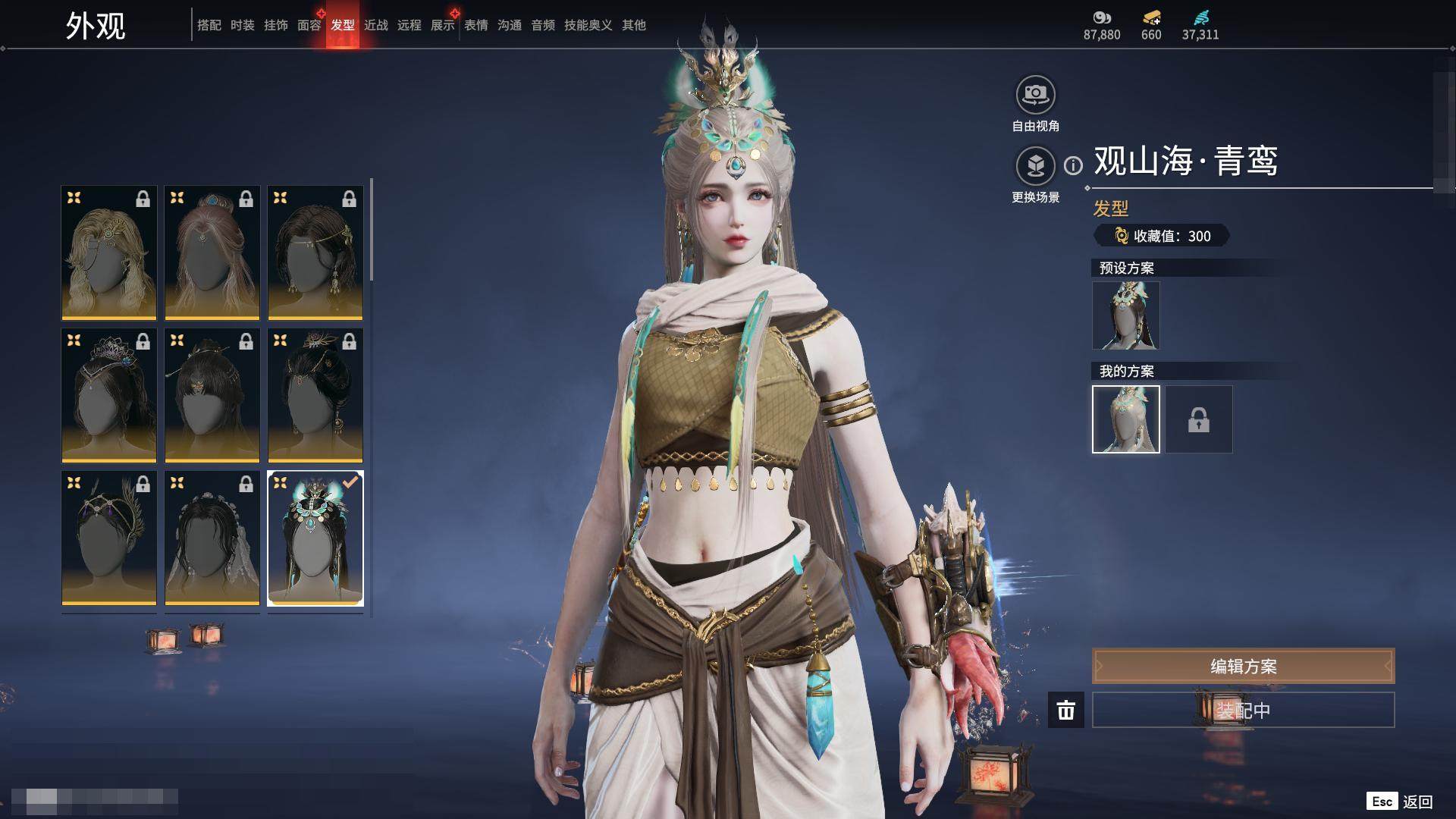This screenshot has height=819, width=1456.
Task: Switch to the 搭配 tab
Action: click(209, 25)
